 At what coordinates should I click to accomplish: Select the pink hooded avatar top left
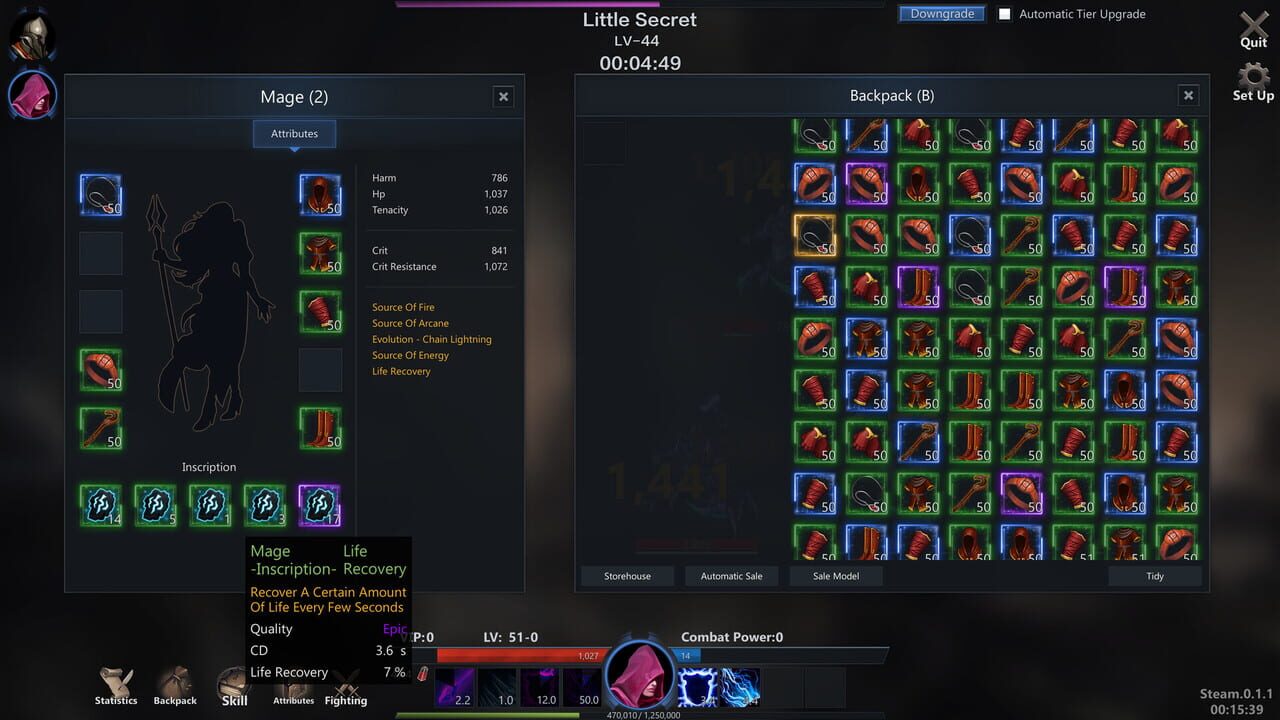point(32,95)
